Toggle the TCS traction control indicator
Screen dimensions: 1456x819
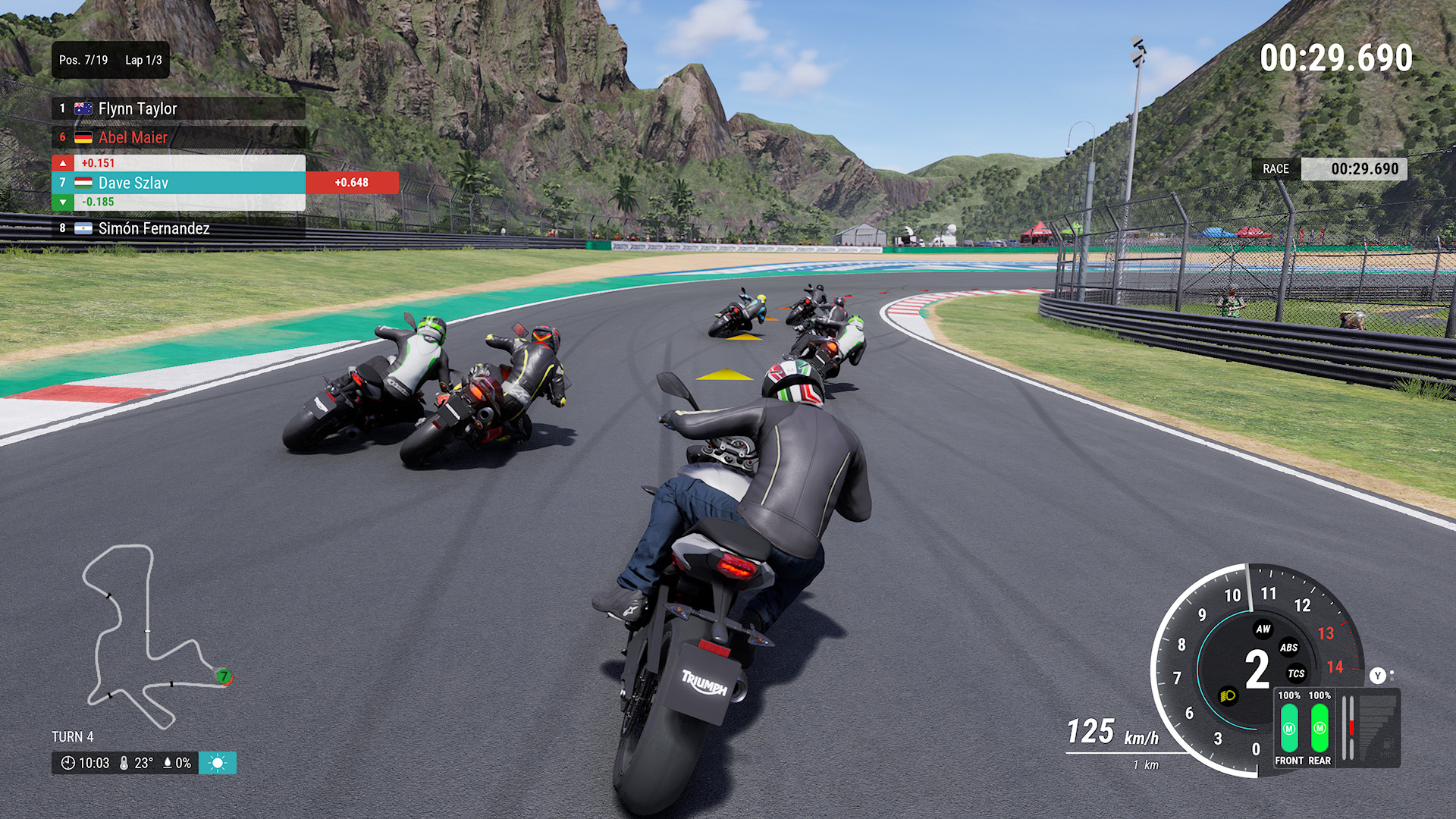point(1296,673)
